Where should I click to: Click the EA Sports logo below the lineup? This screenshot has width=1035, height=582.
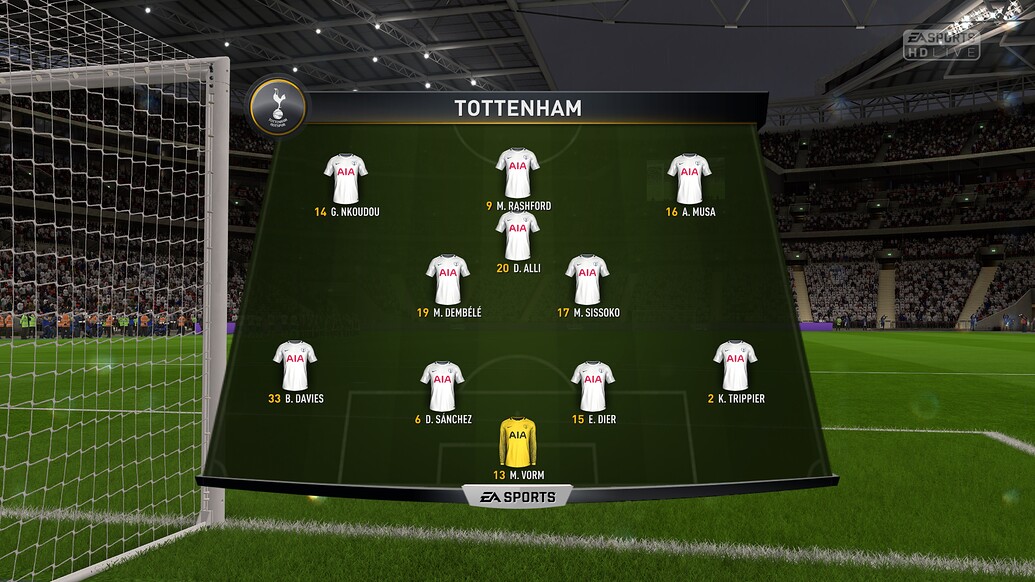click(516, 496)
